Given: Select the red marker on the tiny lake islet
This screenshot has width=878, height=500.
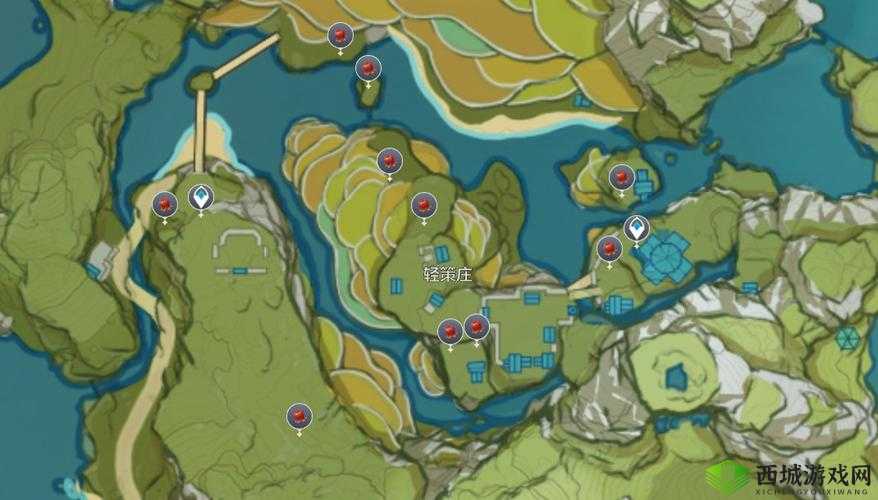Looking at the screenshot, I should pyautogui.click(x=368, y=68).
